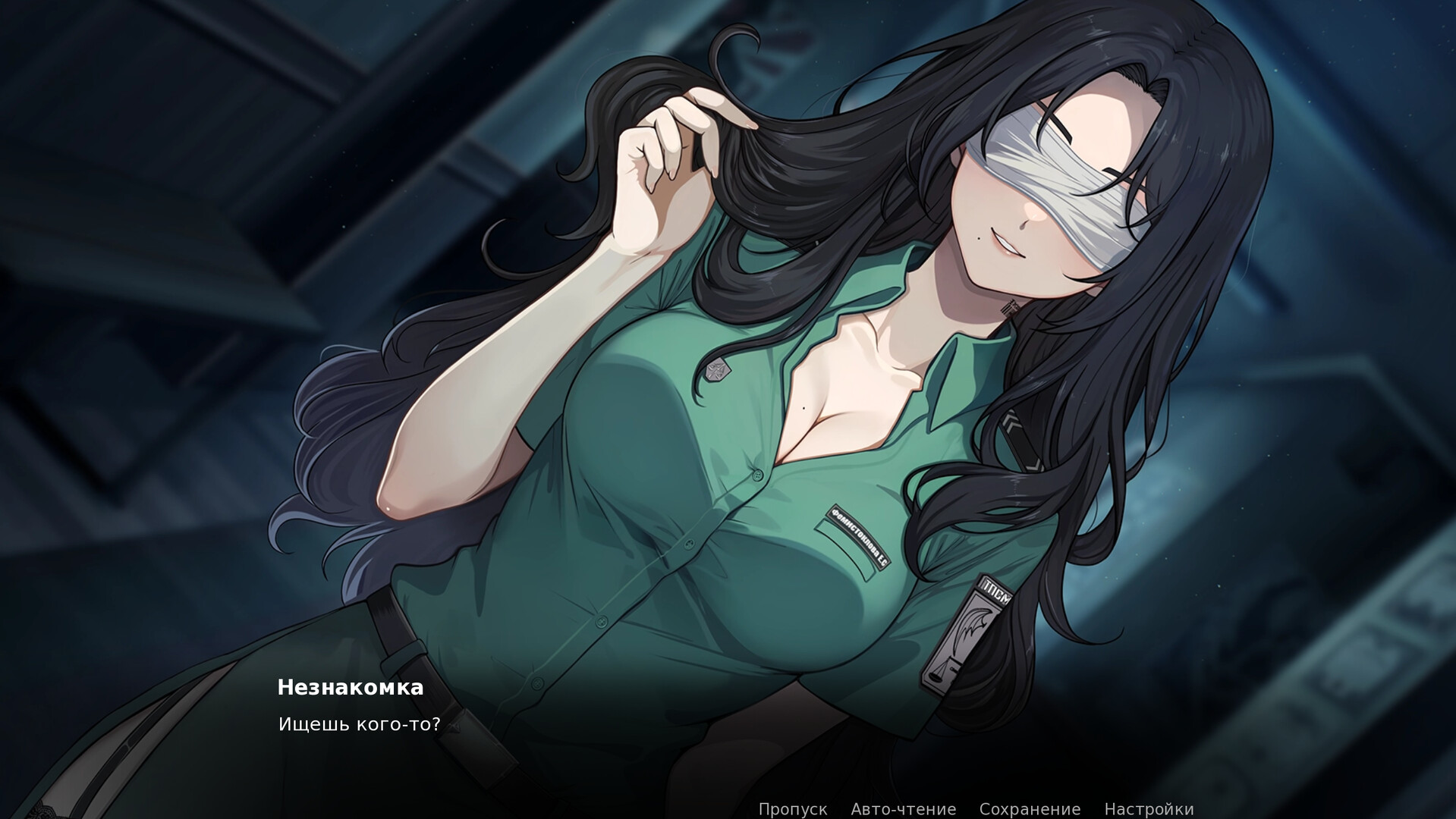The height and width of the screenshot is (819, 1456).
Task: Select the speaker name Незнакомка
Action: point(350,688)
